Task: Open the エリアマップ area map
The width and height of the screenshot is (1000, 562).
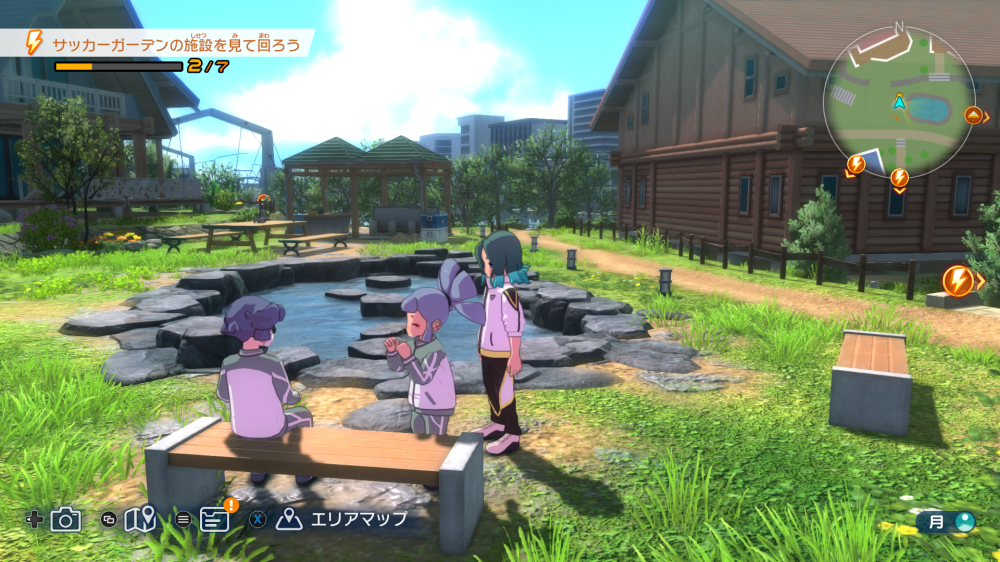Action: click(344, 519)
